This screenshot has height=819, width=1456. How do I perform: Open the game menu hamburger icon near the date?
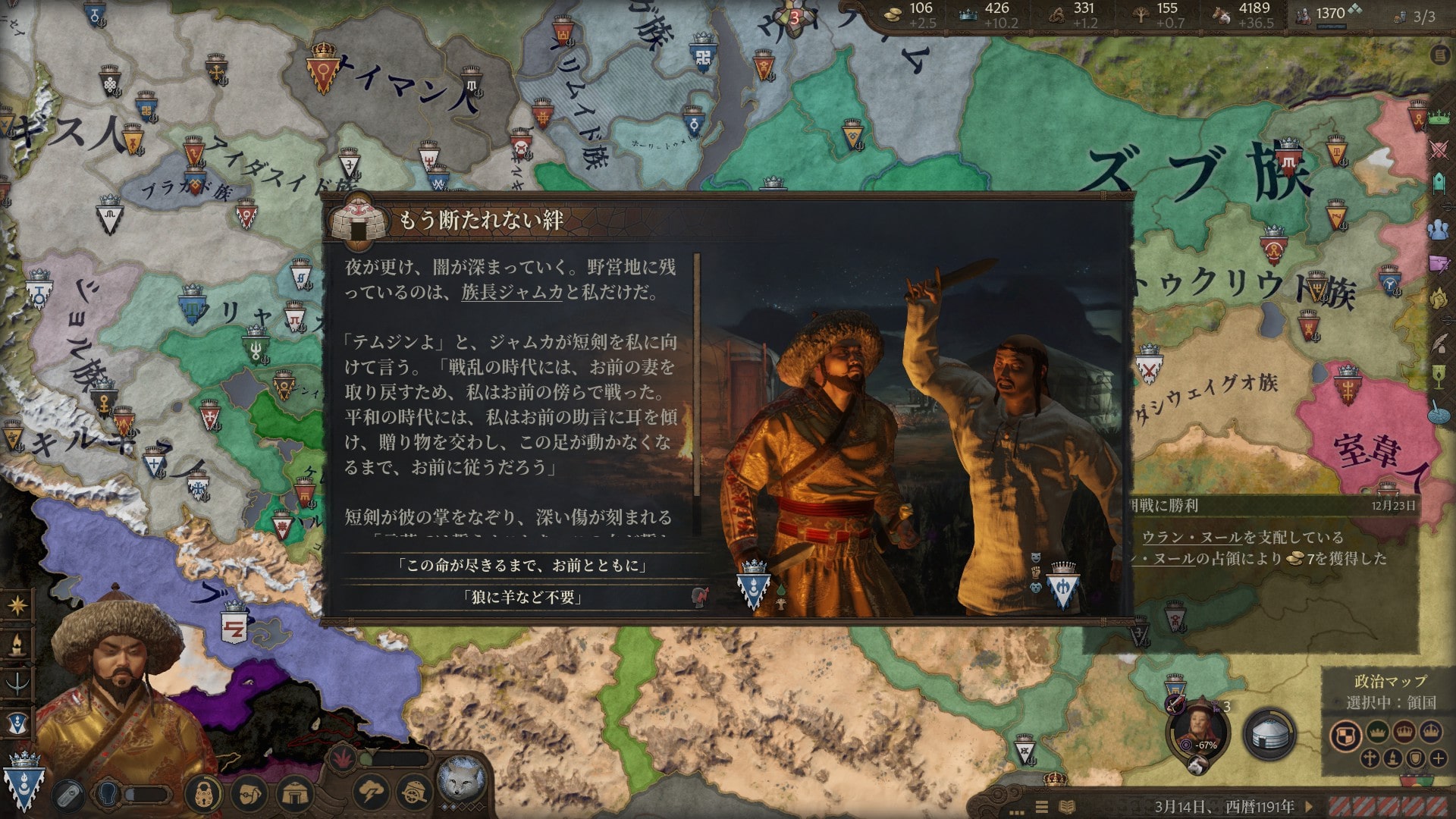pos(1041,805)
